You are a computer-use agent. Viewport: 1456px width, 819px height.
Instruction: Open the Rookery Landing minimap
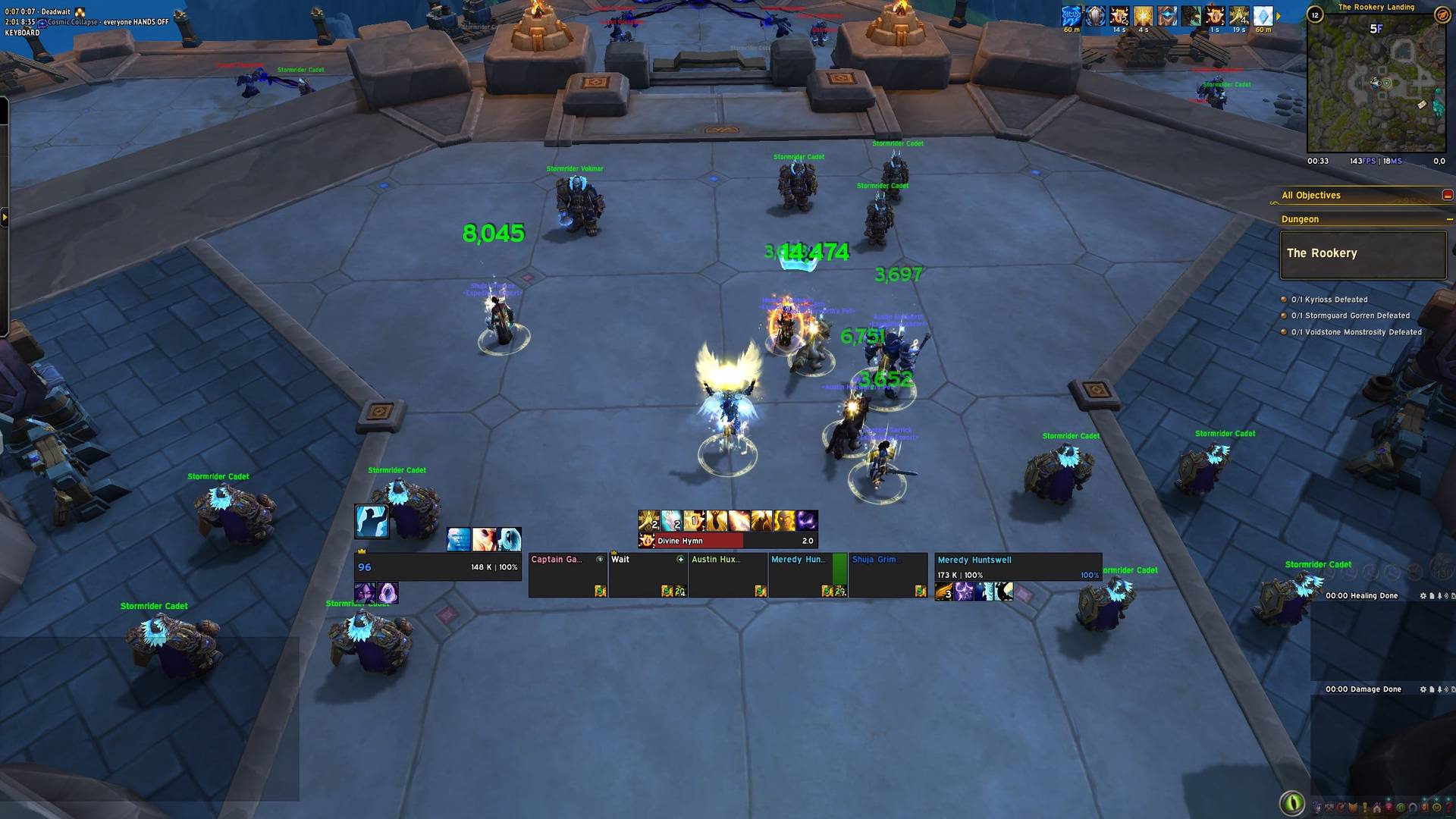[x=1376, y=87]
